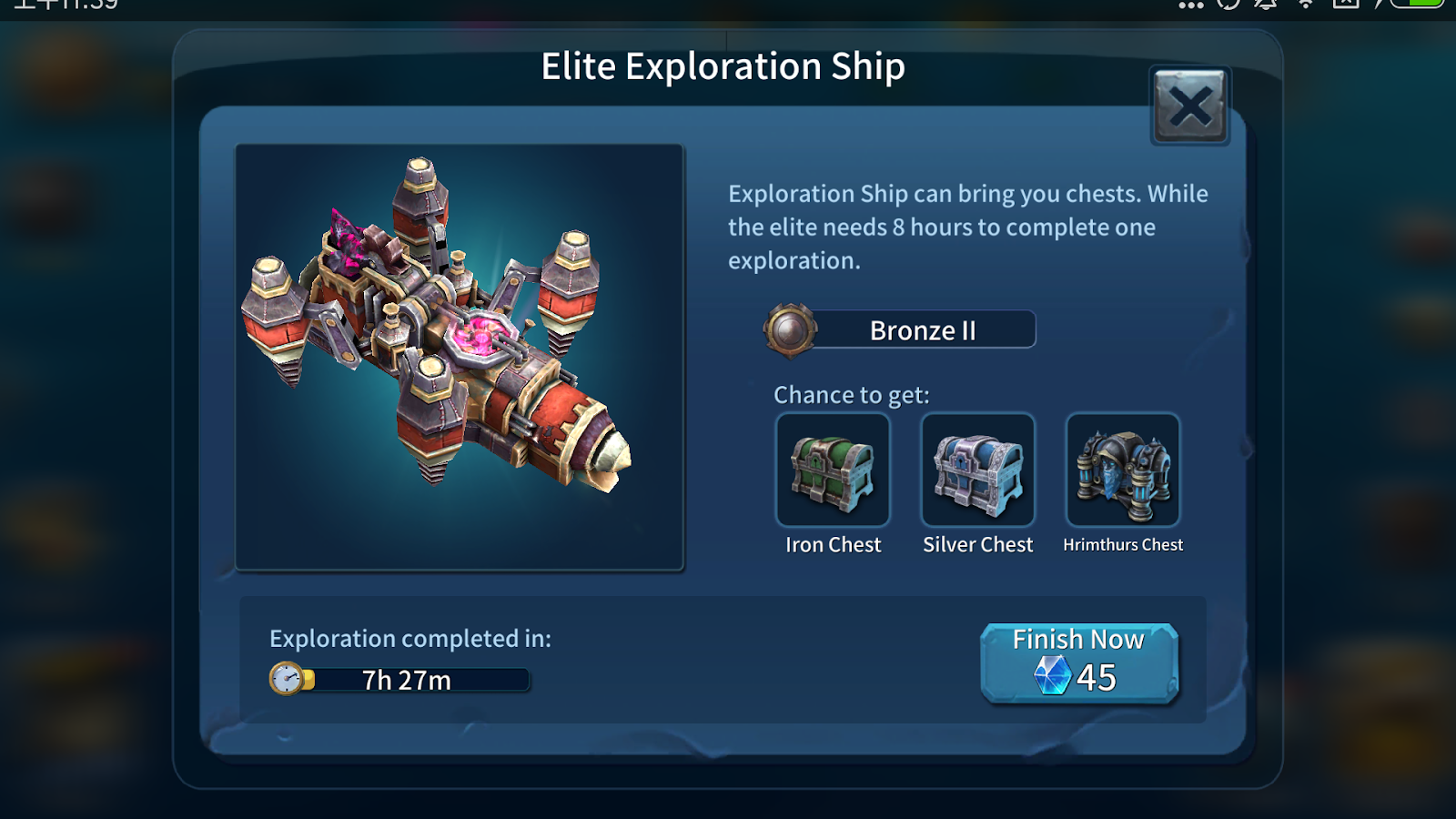Image resolution: width=1456 pixels, height=819 pixels.
Task: Finish exploration now for 45 gems
Action: 1079,662
